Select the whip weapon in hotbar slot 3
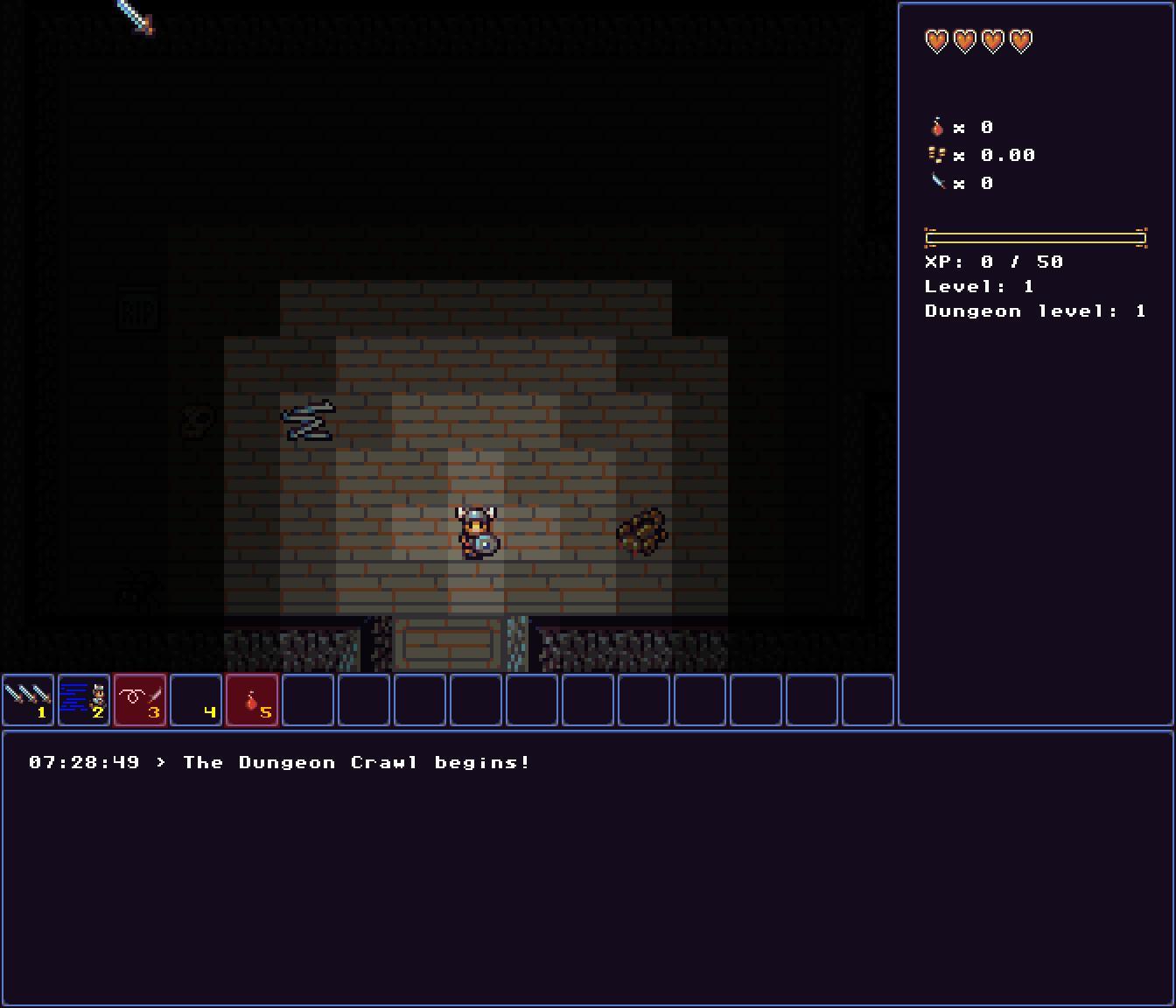 point(140,700)
